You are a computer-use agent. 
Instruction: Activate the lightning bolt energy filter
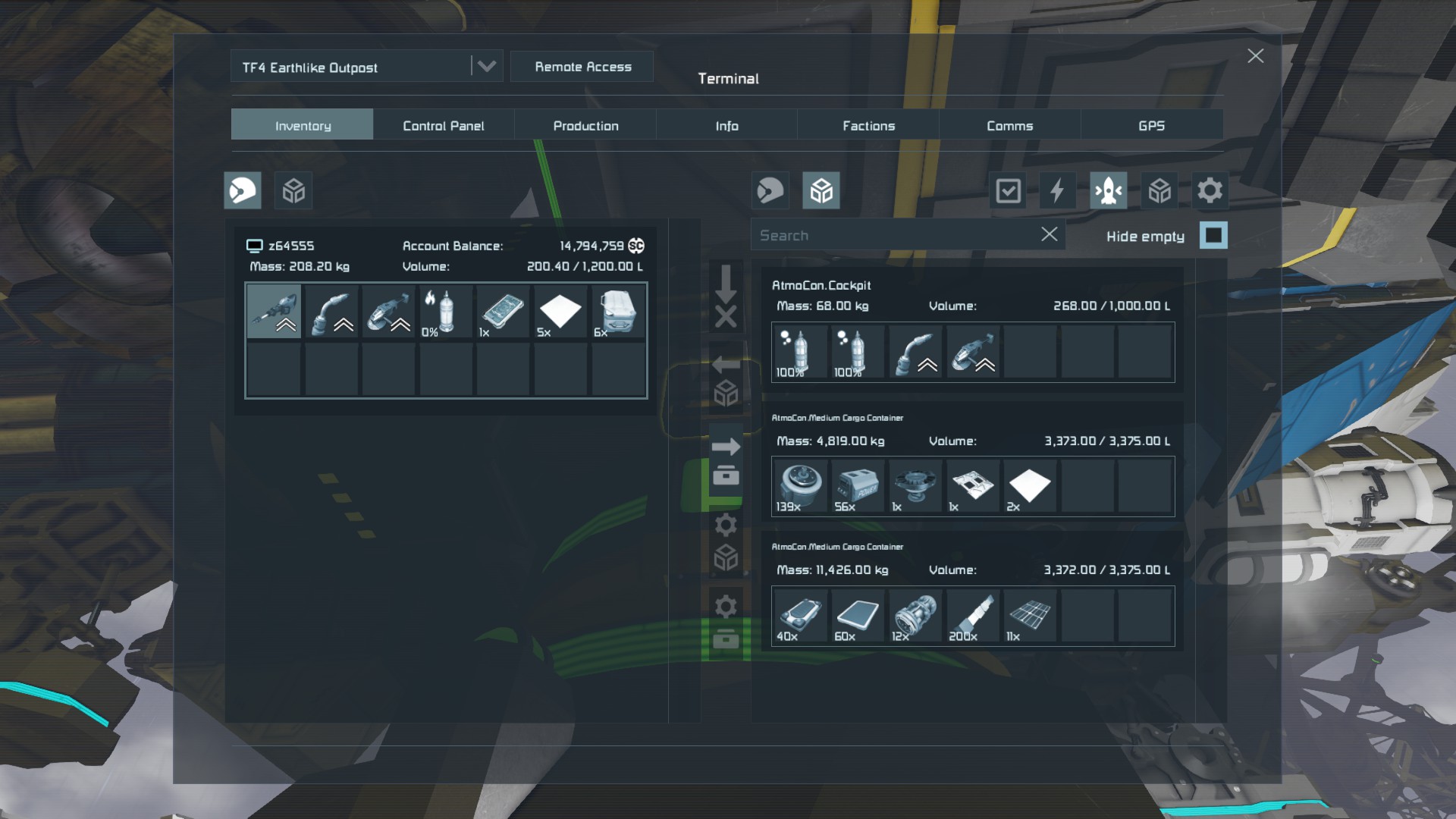(1056, 190)
